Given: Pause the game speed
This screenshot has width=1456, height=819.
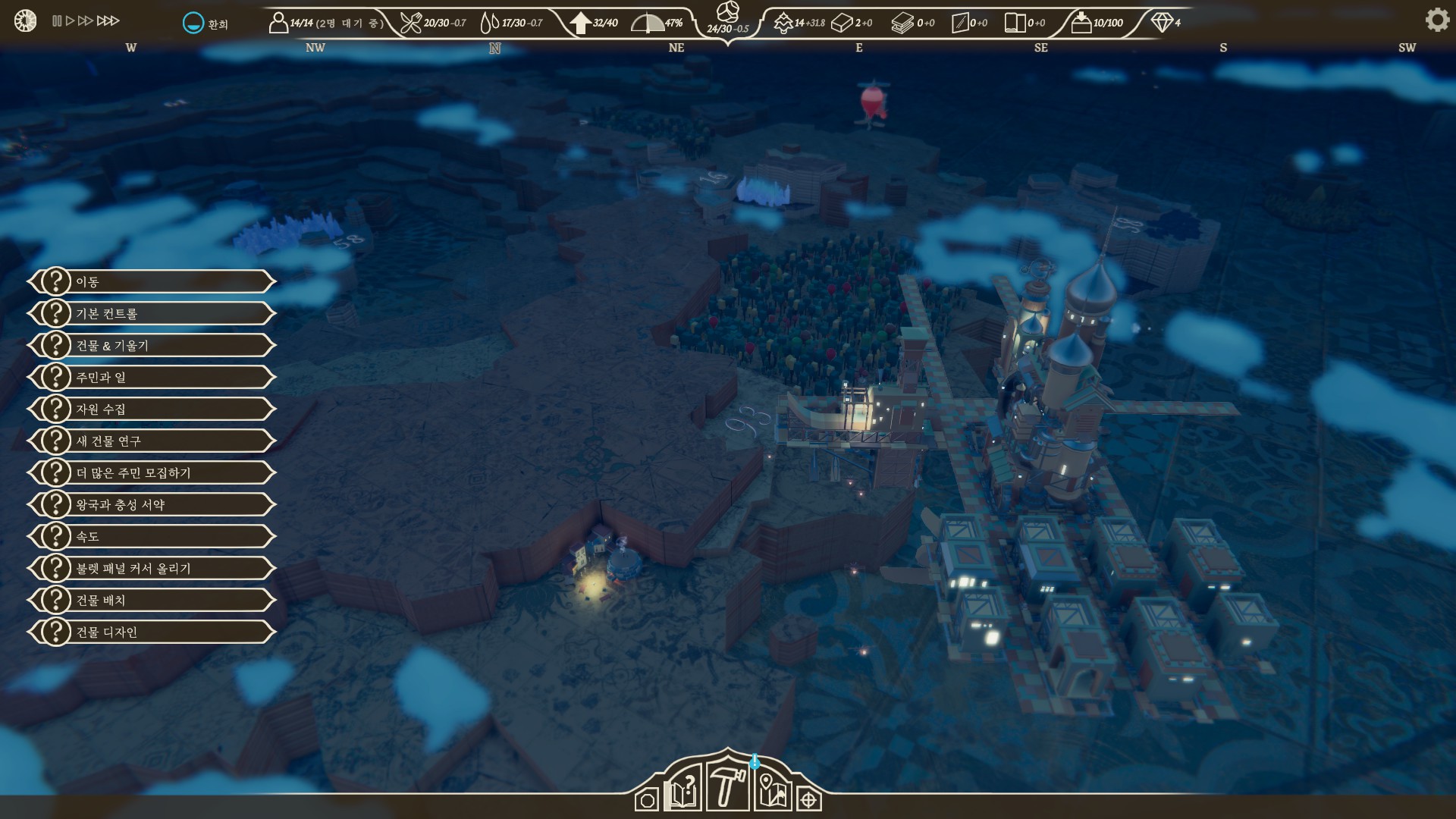Looking at the screenshot, I should 57,21.
